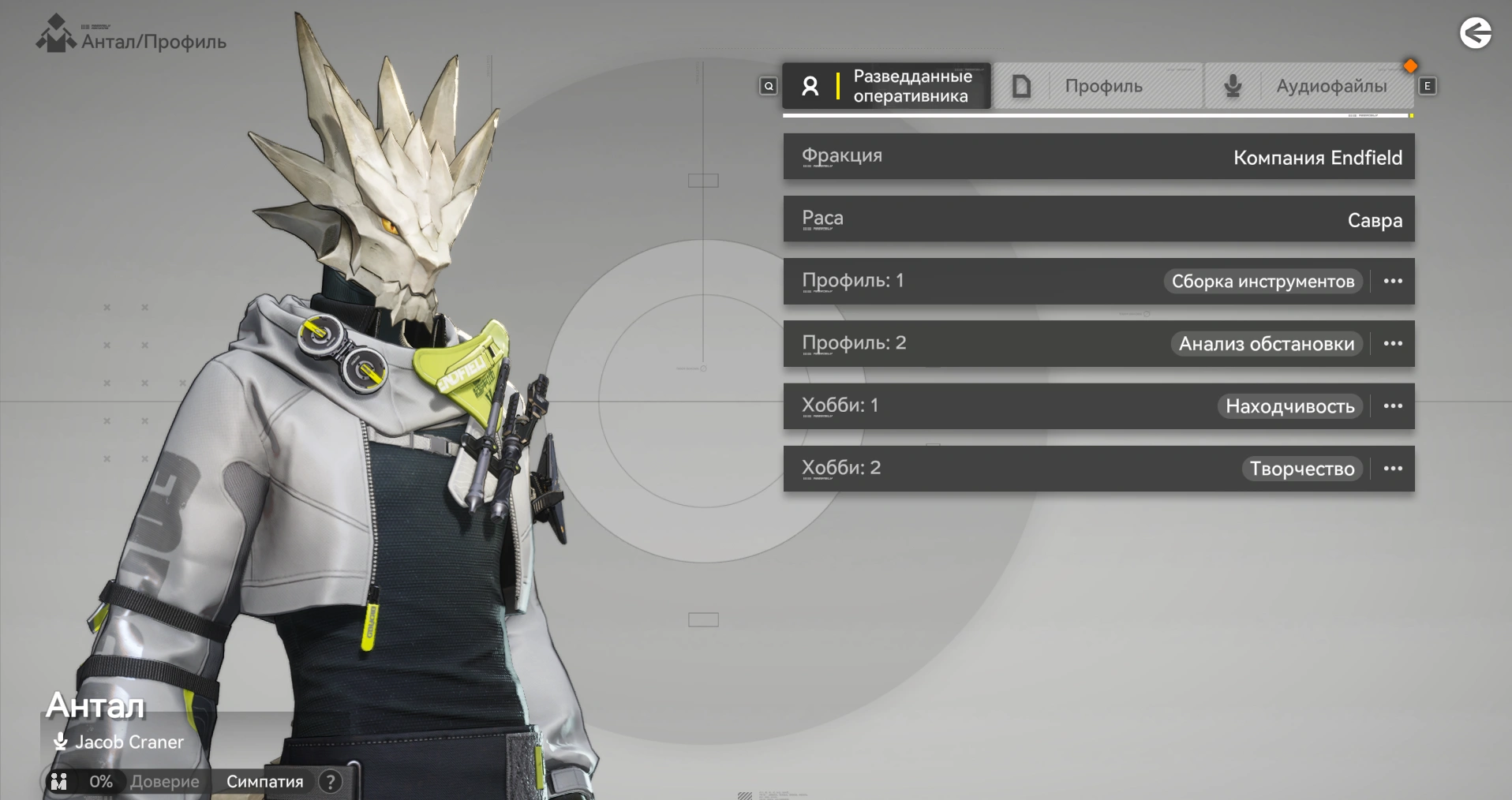Switch to the Профиль tab

1098,86
